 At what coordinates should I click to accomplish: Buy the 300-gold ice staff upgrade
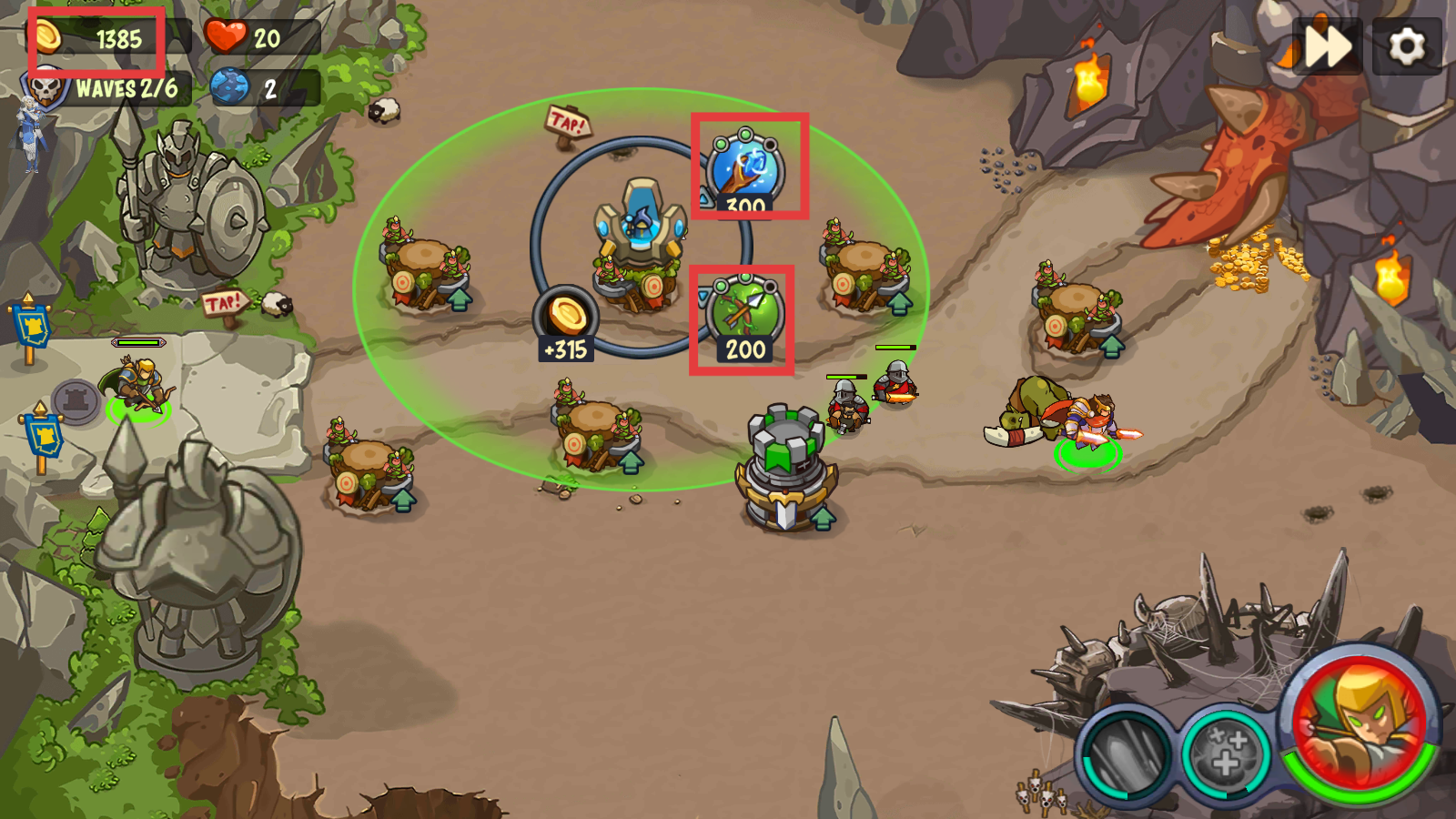pyautogui.click(x=746, y=169)
